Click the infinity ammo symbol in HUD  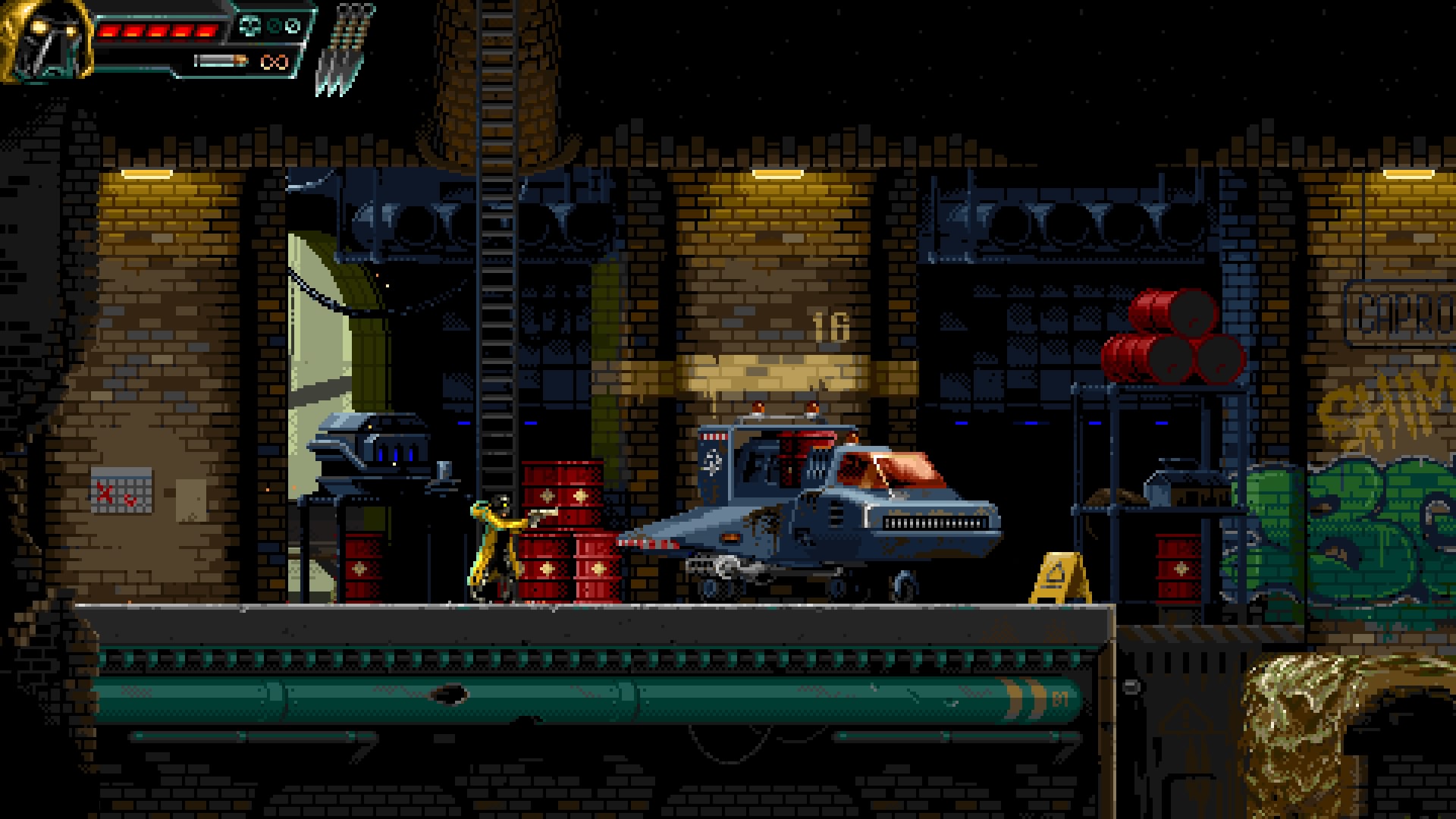pyautogui.click(x=275, y=62)
